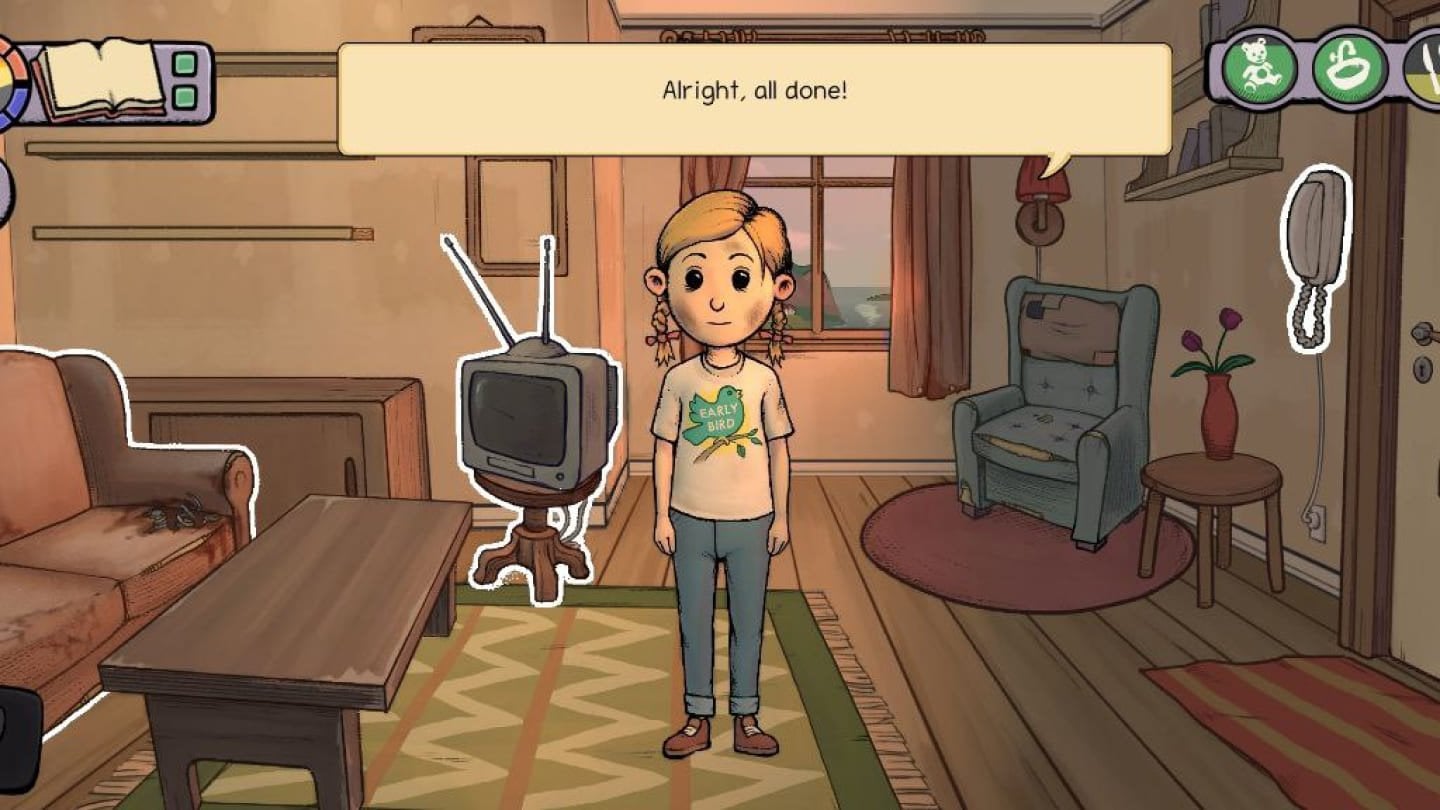The height and width of the screenshot is (810, 1440).
Task: Click the color wheel dial
Action: coord(10,84)
